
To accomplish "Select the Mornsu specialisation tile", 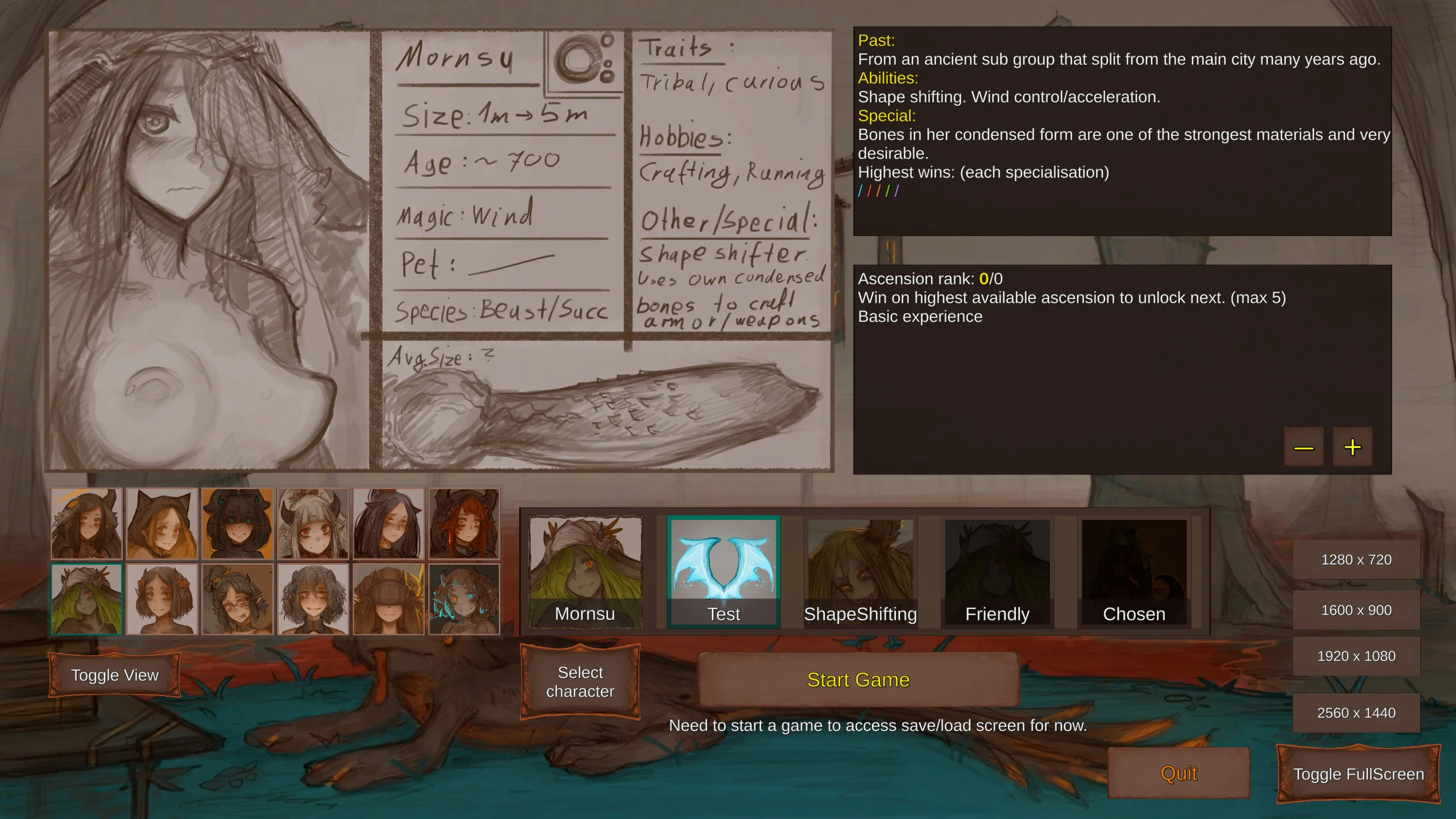I will [x=585, y=572].
